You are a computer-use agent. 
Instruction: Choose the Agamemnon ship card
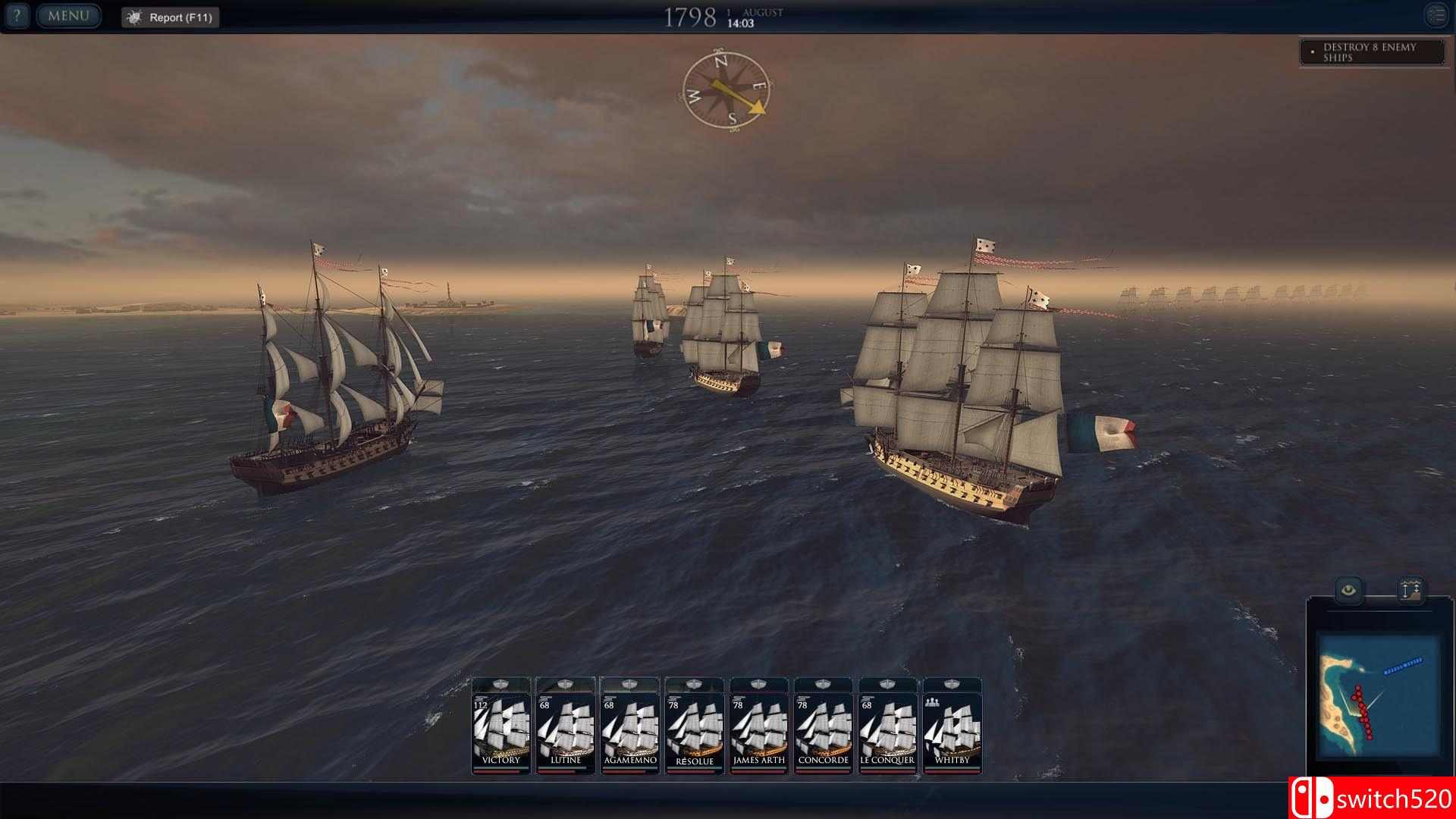(630, 726)
